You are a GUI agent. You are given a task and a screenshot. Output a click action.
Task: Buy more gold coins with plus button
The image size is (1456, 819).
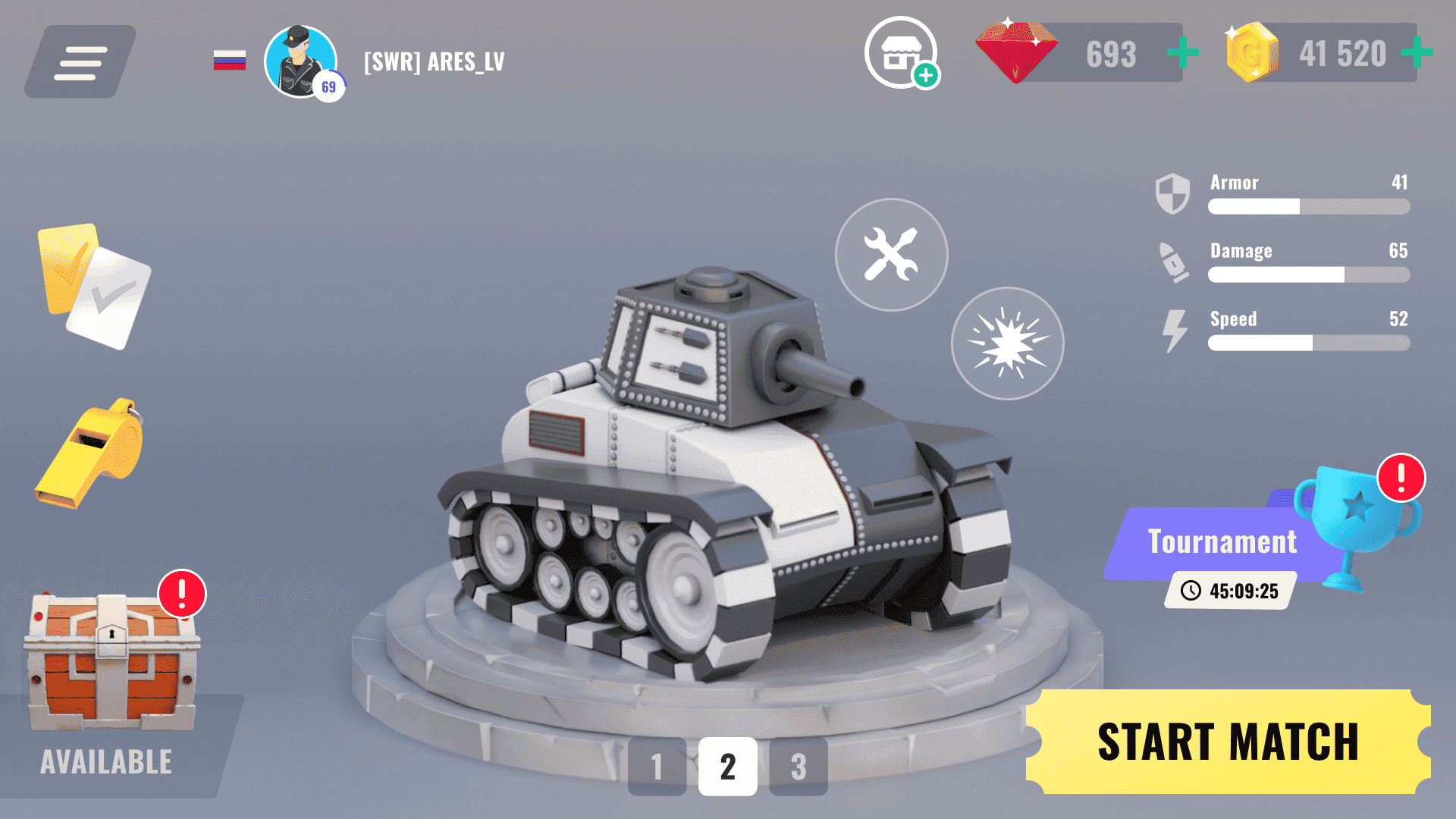[x=1416, y=53]
